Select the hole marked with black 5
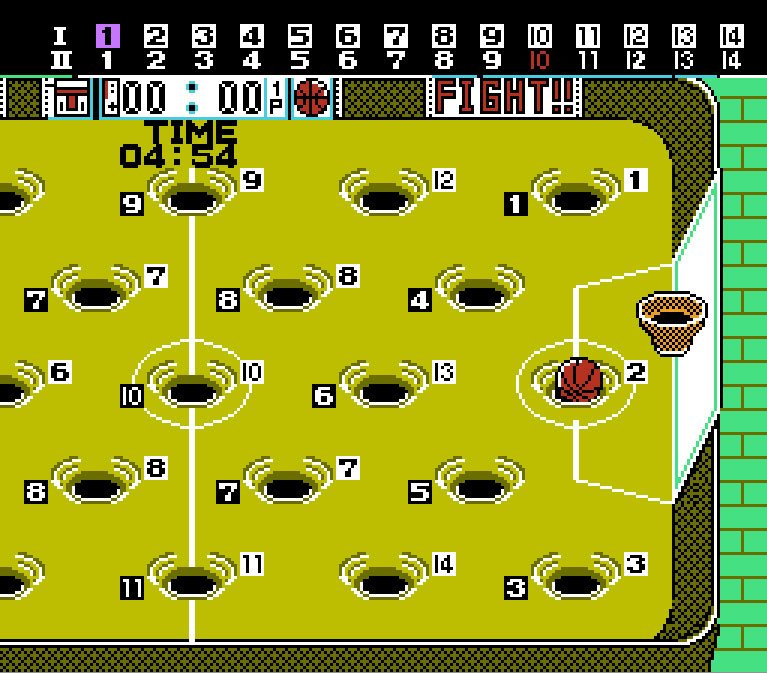 479,485
